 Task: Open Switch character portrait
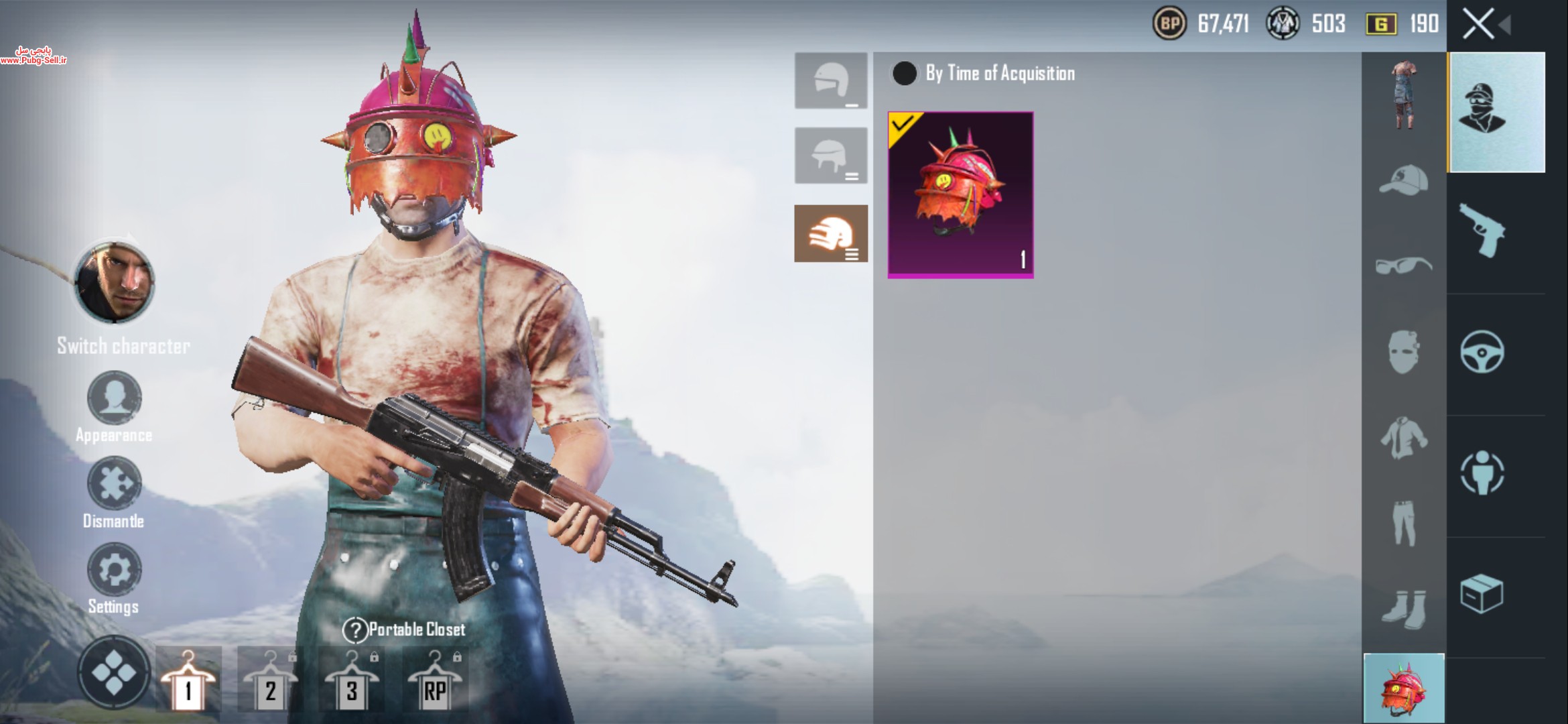tap(115, 283)
